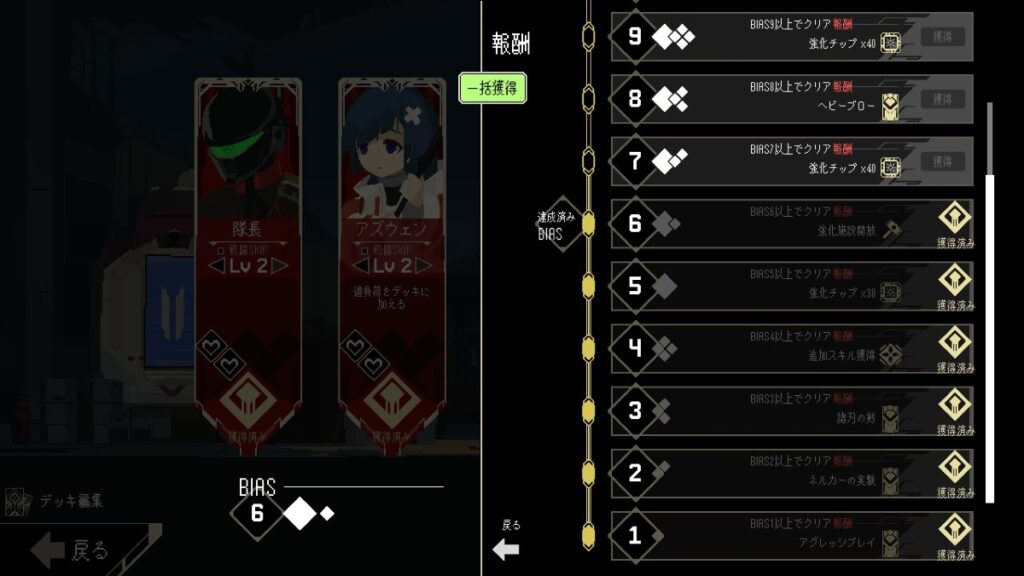Decrease アズウェン level with left arrow
This screenshot has height=576, width=1024.
(354, 266)
